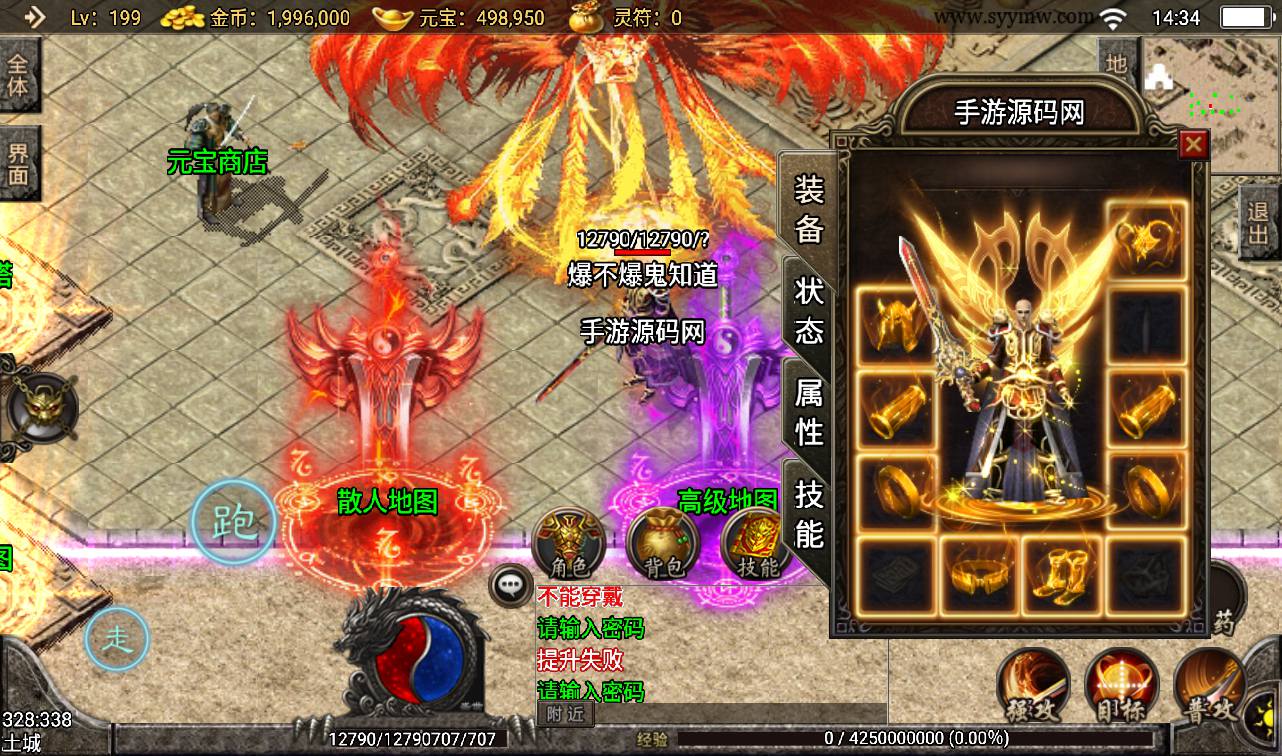Click the 界面 interface button
This screenshot has height=756, width=1282.
click(19, 164)
